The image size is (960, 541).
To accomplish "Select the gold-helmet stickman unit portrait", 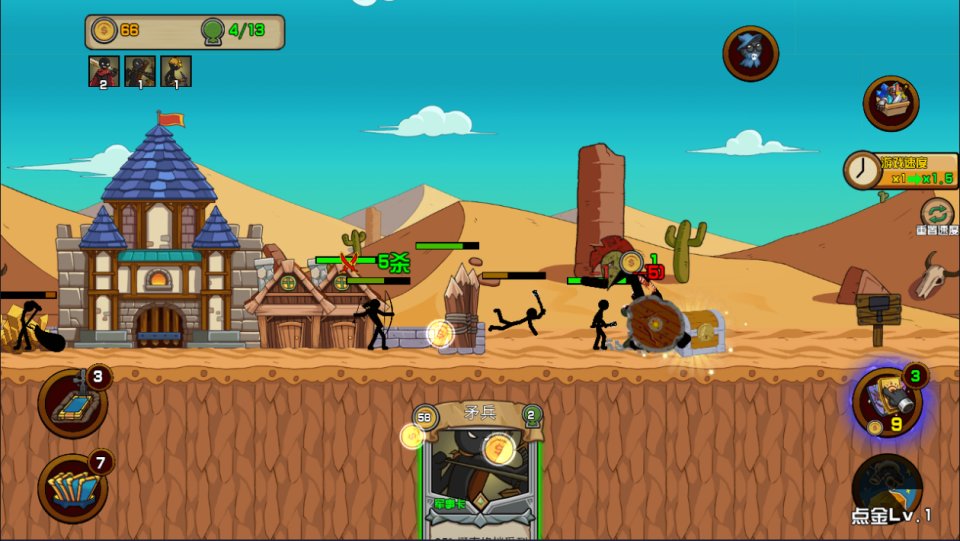I will [176, 71].
